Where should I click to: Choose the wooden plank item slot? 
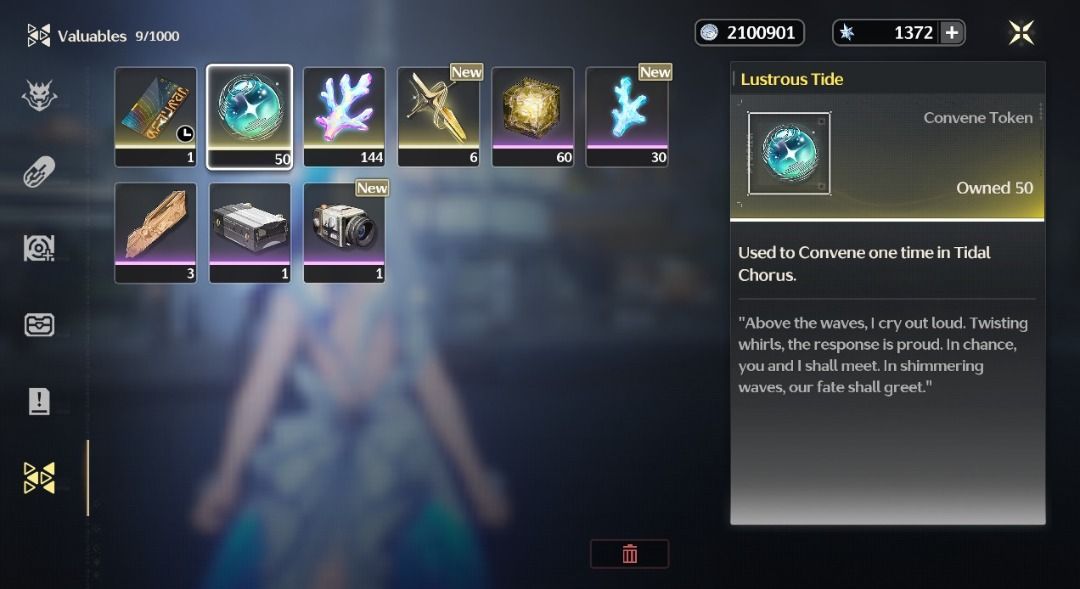pyautogui.click(x=156, y=232)
